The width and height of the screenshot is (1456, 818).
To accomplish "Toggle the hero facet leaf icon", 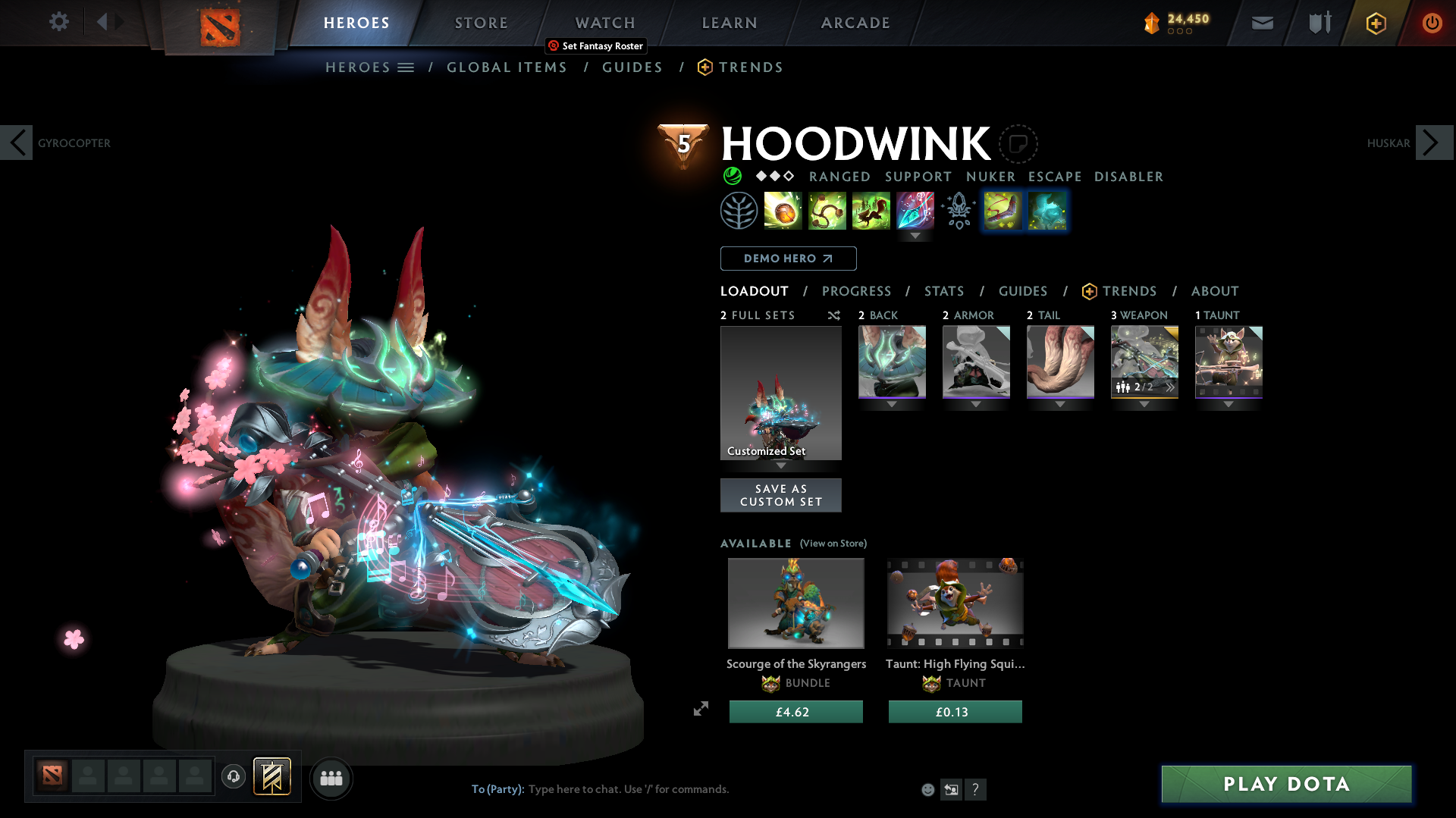I will 732,176.
